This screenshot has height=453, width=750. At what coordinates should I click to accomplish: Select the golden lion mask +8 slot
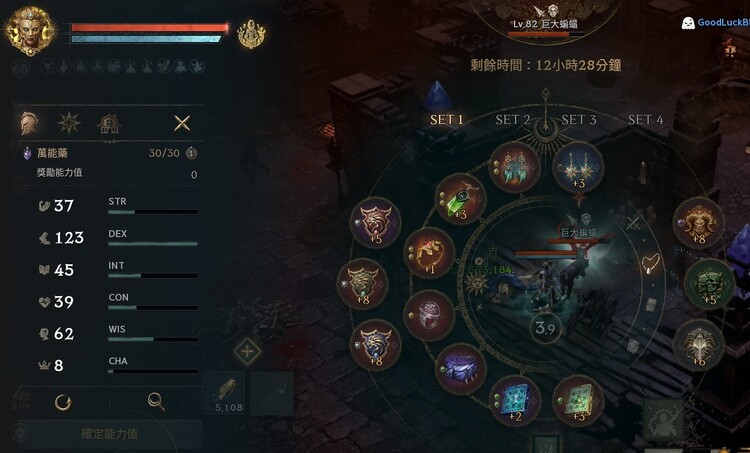click(698, 222)
